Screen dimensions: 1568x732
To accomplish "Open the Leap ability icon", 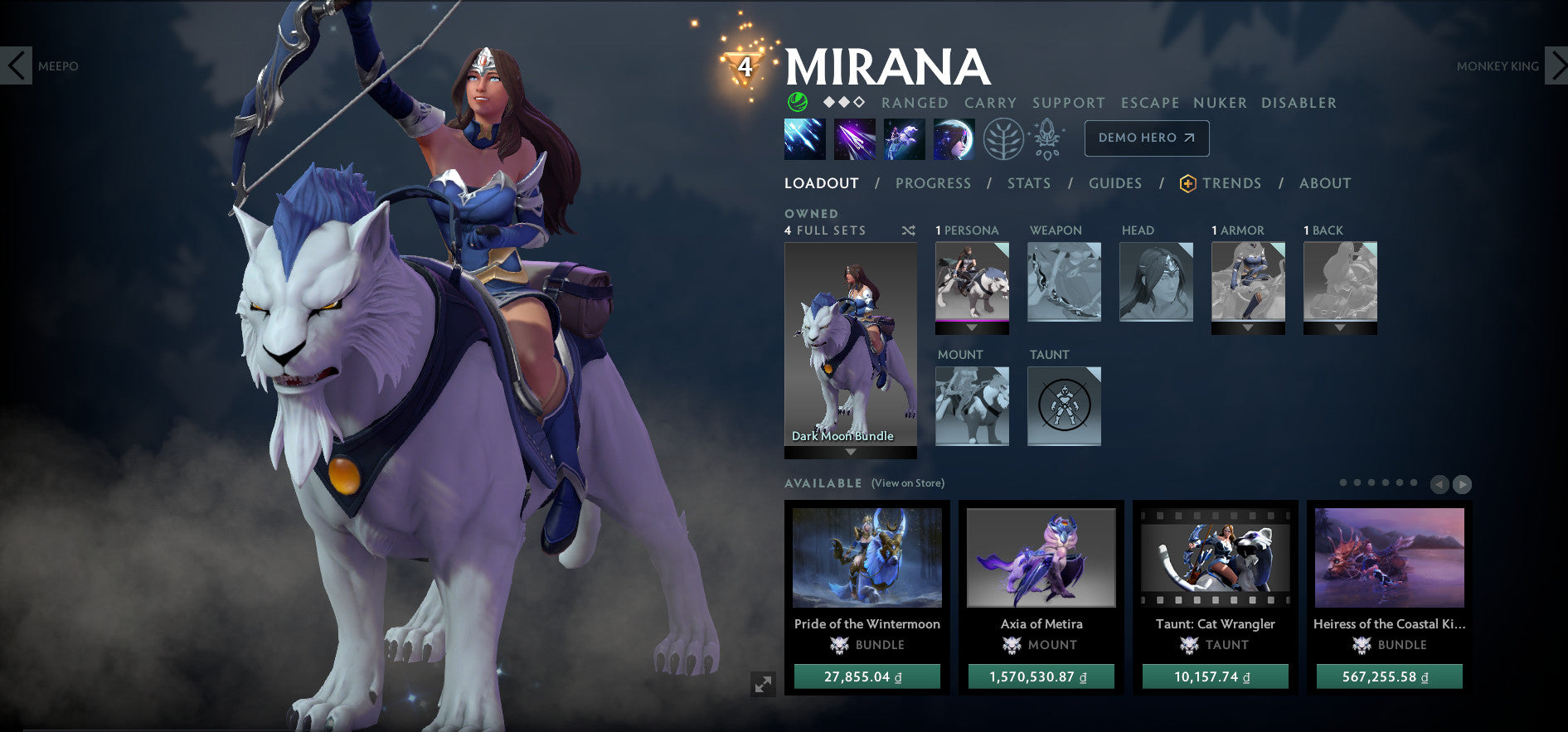I will (x=905, y=138).
